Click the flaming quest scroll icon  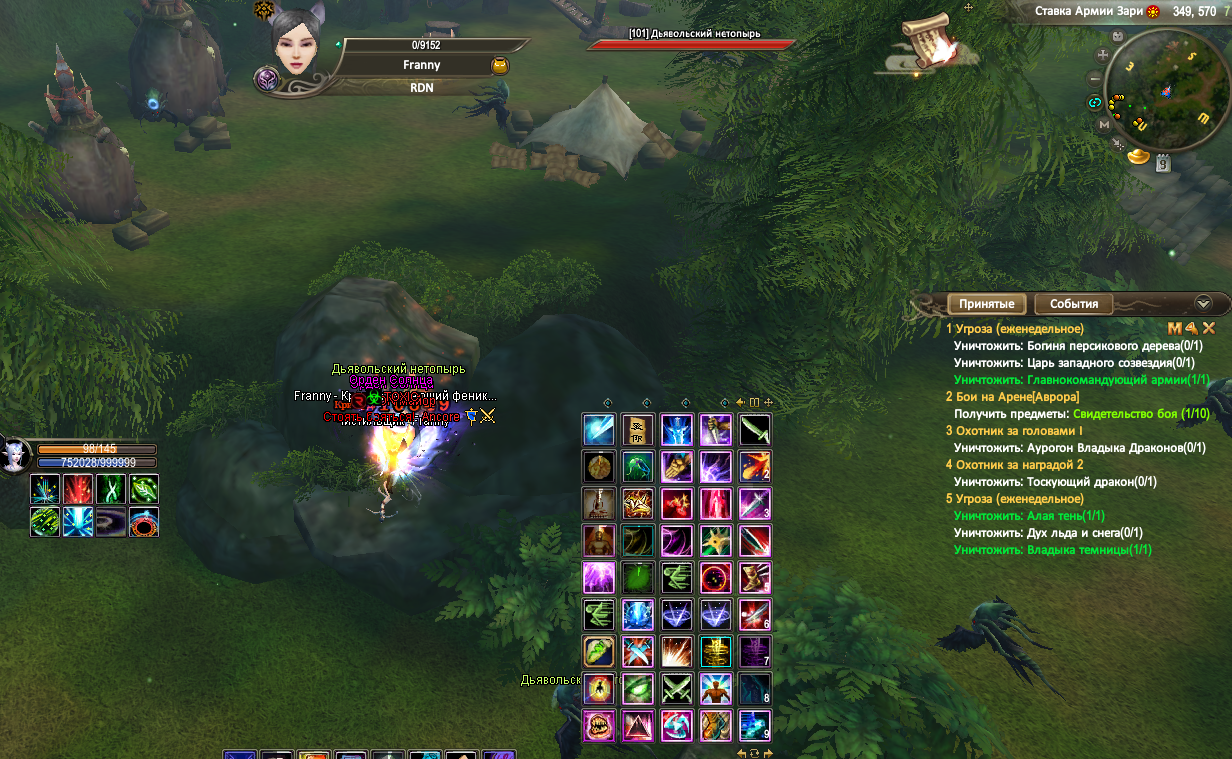coord(930,45)
